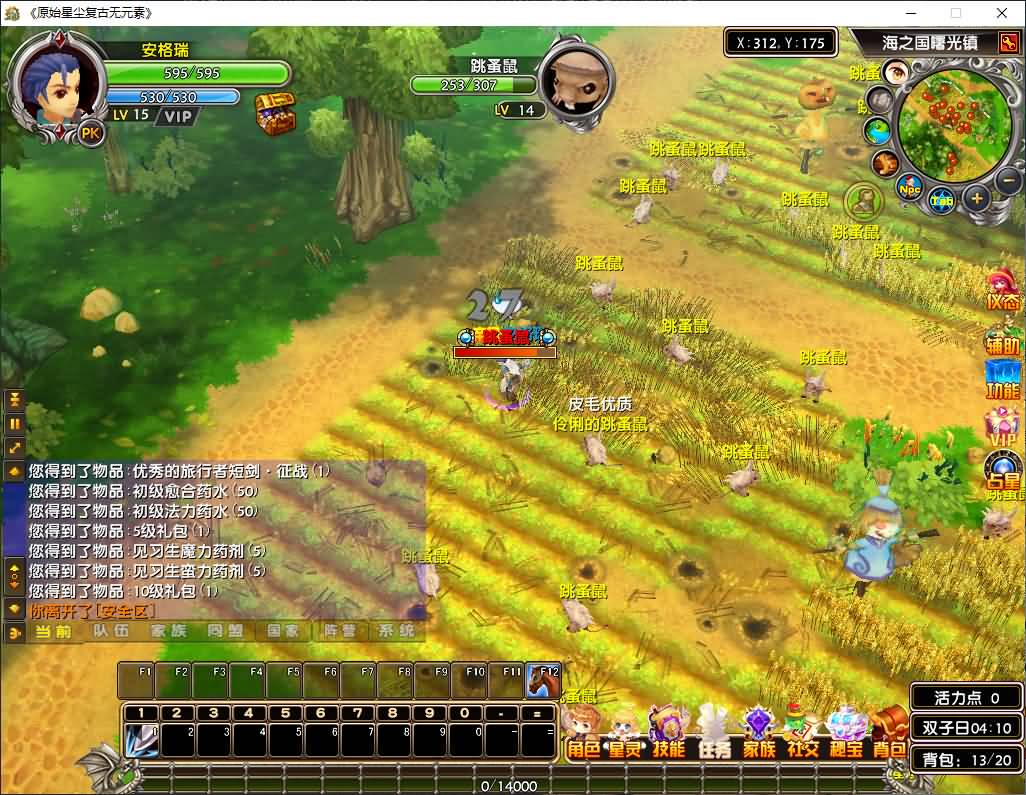
Task: Open the wrench settings icon
Action: pos(1009,43)
